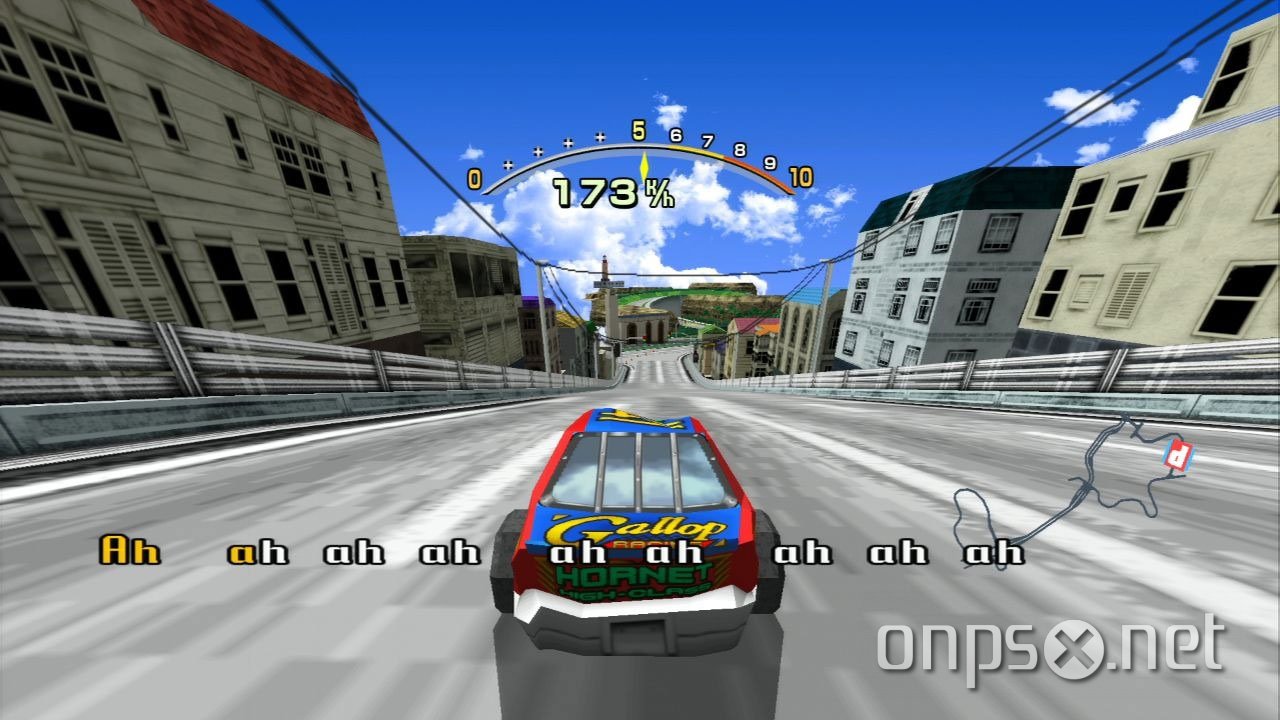Click the number 5 atop the rev gauge
The height and width of the screenshot is (720, 1280).
tap(637, 131)
